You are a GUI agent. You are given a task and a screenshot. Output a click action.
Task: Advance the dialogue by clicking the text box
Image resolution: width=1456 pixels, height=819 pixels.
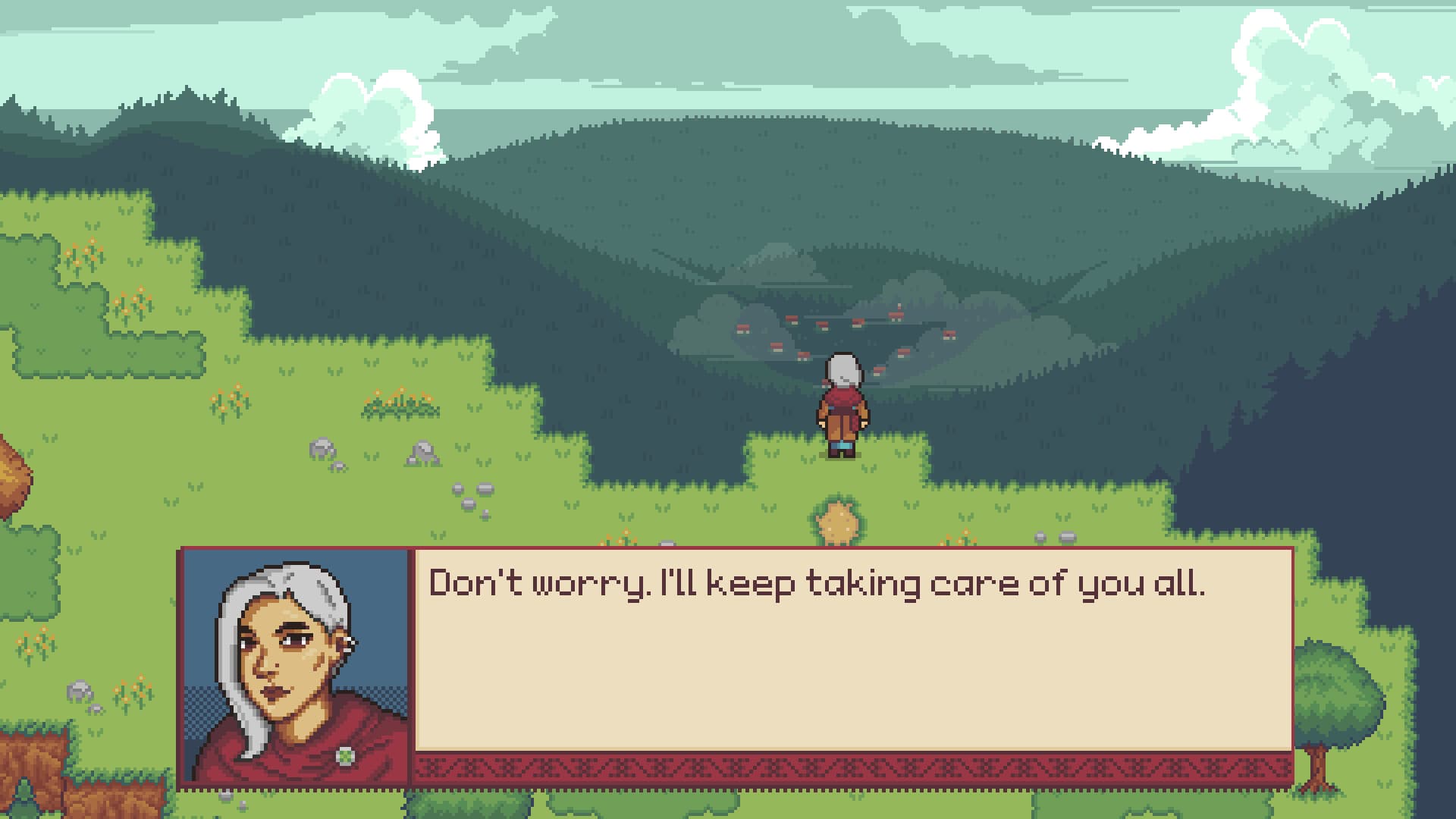pyautogui.click(x=834, y=660)
